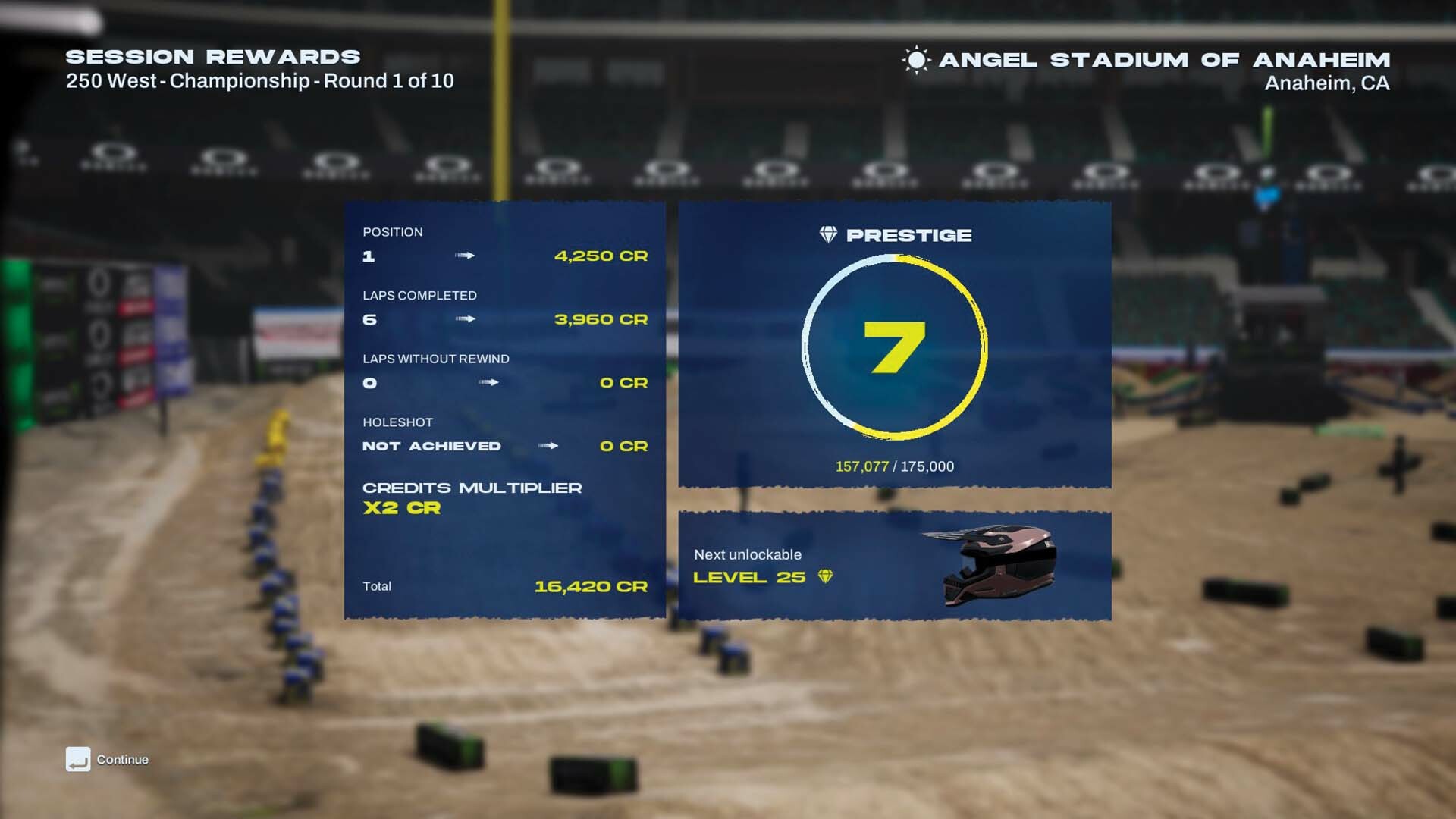Click the arrow icon on the HOLESHOT row
The image size is (1456, 819).
pyautogui.click(x=548, y=447)
